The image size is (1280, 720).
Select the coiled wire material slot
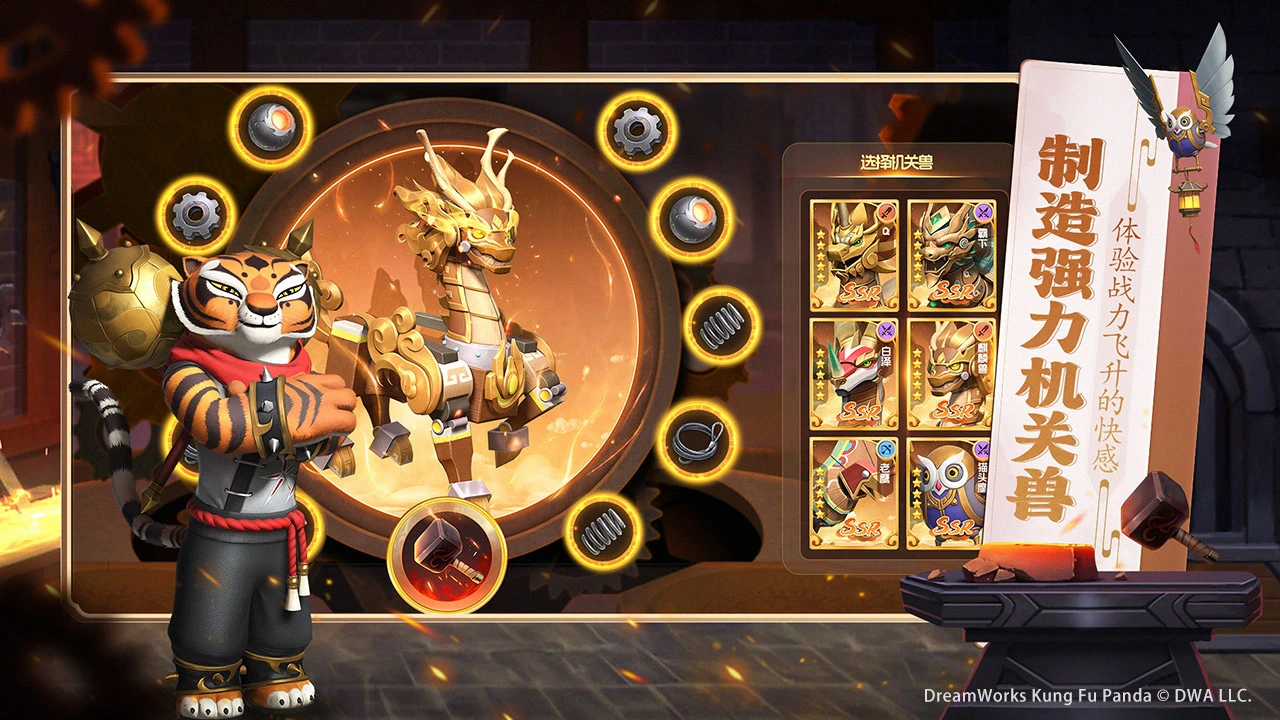point(696,441)
